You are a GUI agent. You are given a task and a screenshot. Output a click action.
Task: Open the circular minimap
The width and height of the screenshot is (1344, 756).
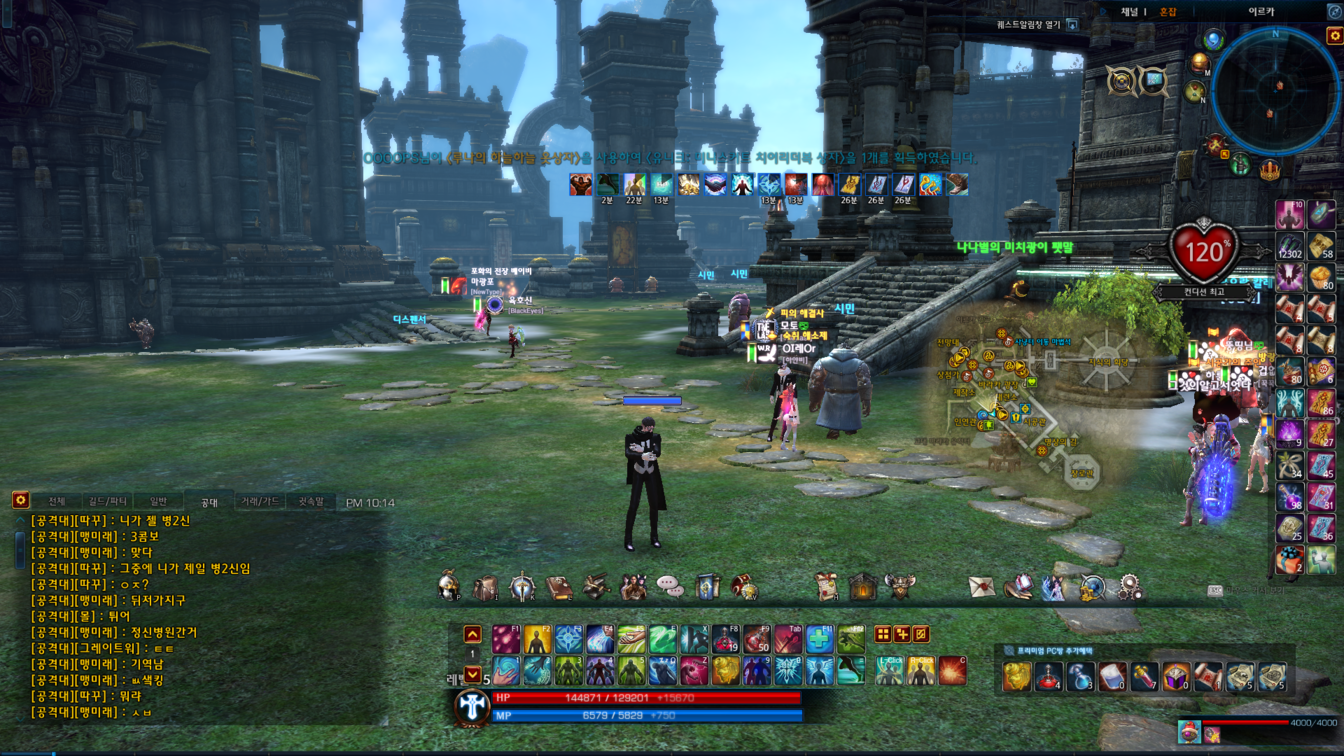click(1274, 92)
